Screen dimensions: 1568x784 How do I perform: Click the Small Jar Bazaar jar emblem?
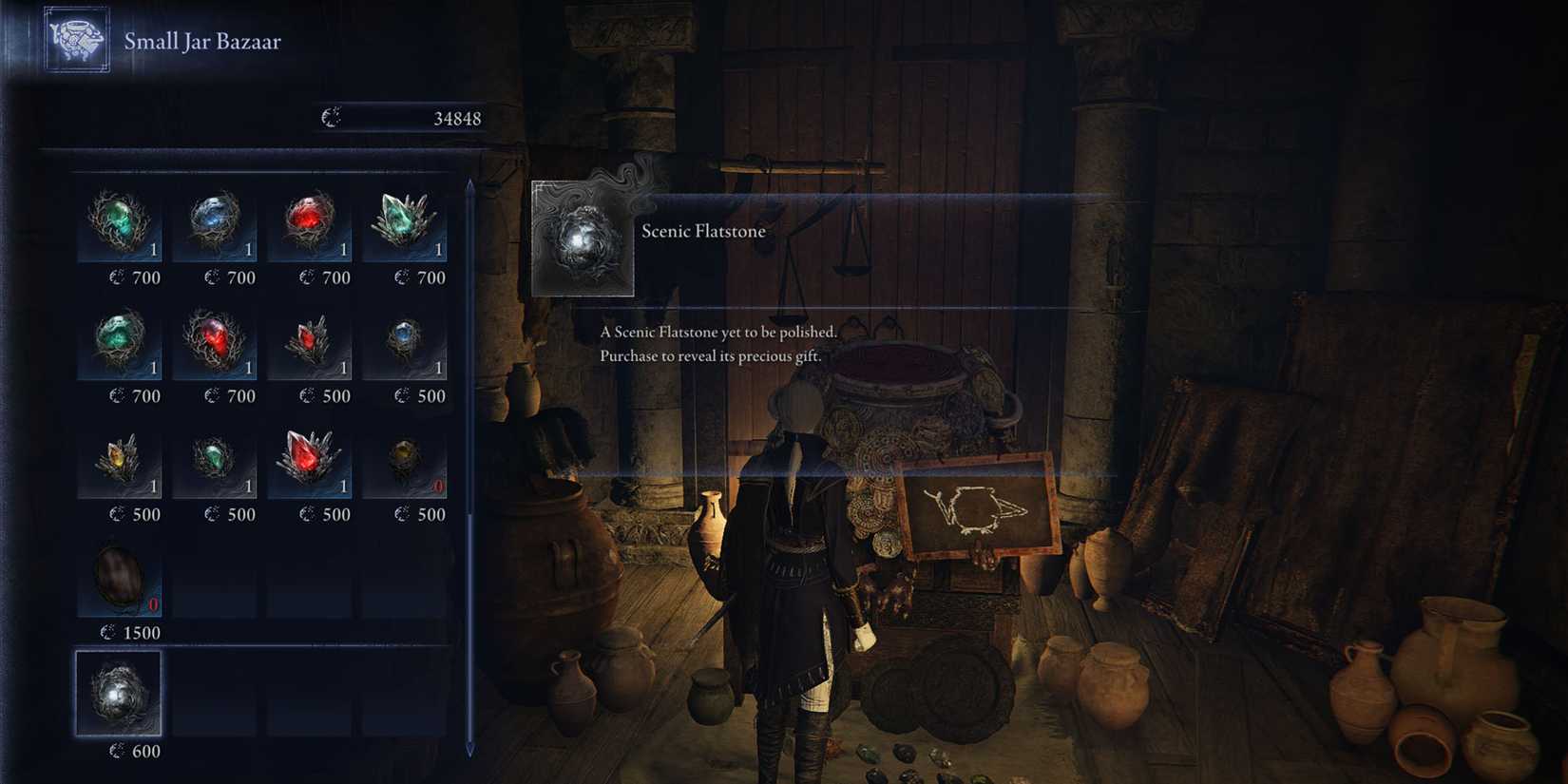(x=76, y=40)
